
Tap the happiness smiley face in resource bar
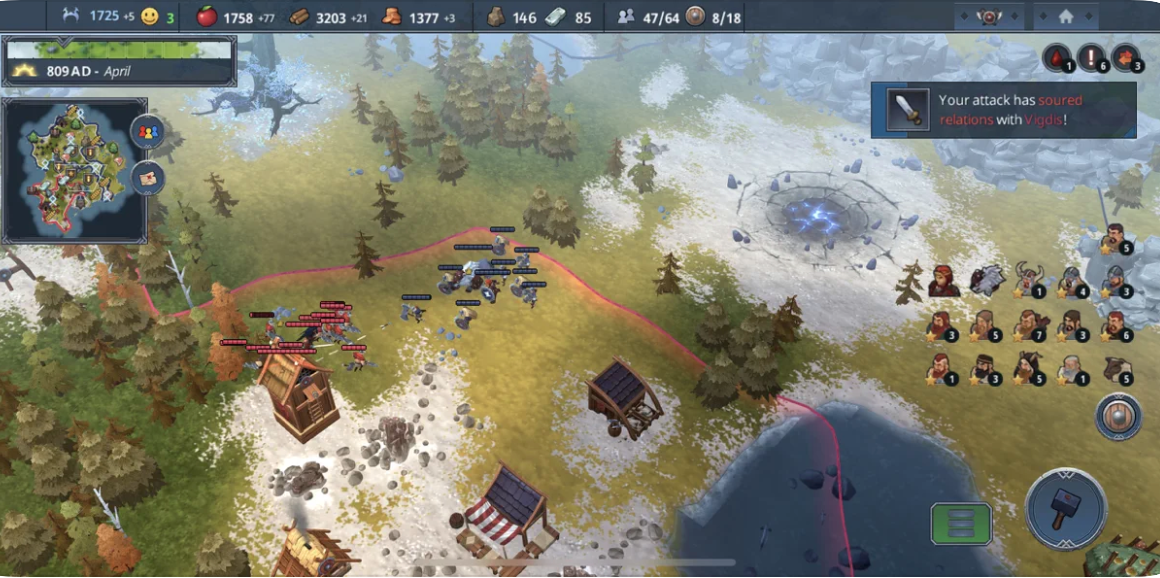click(150, 17)
